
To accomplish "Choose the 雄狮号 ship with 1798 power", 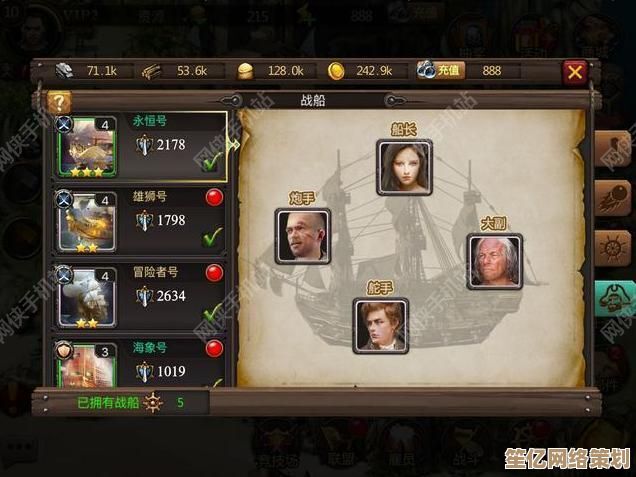I will 140,220.
